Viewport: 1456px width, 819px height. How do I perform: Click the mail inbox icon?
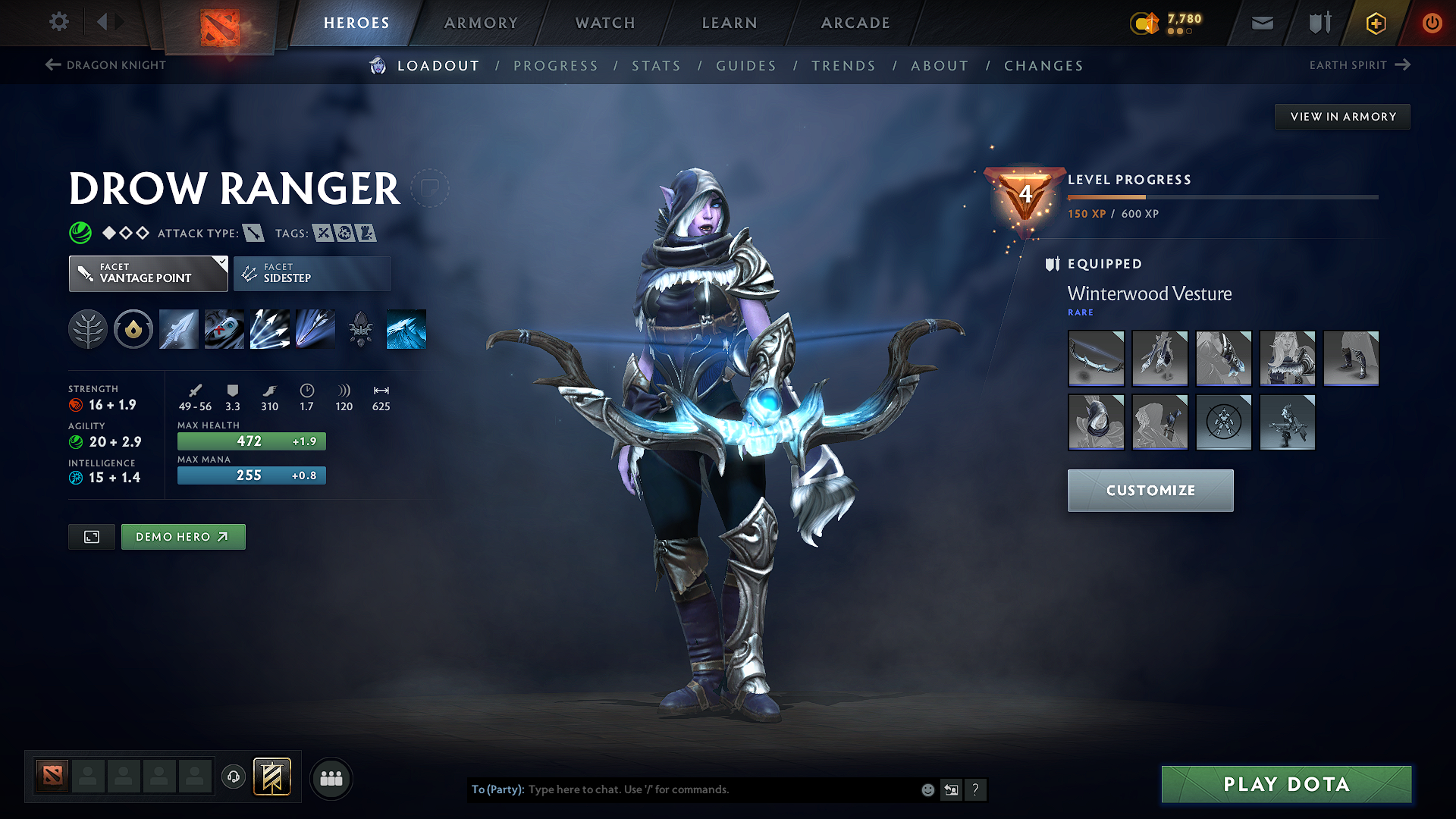(x=1261, y=23)
